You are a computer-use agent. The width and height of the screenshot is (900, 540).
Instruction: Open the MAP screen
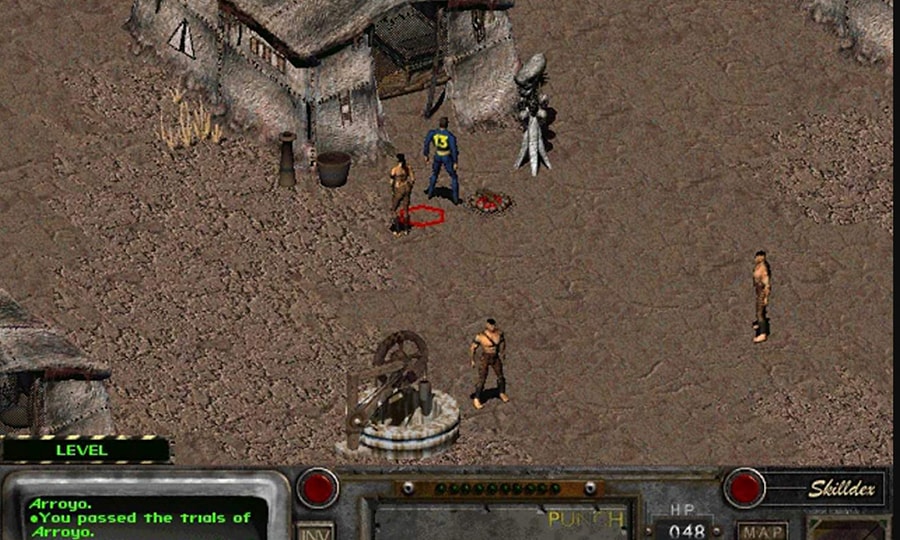coord(761,530)
